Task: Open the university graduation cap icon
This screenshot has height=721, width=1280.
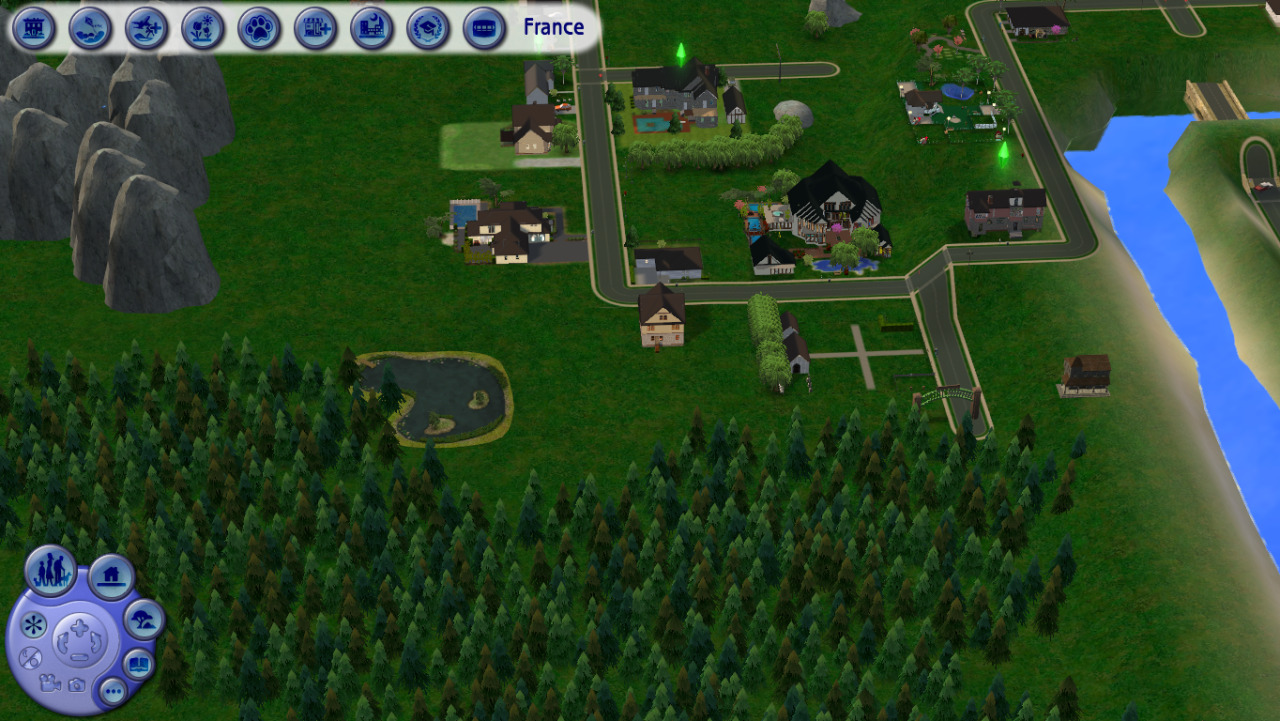Action: pos(428,28)
